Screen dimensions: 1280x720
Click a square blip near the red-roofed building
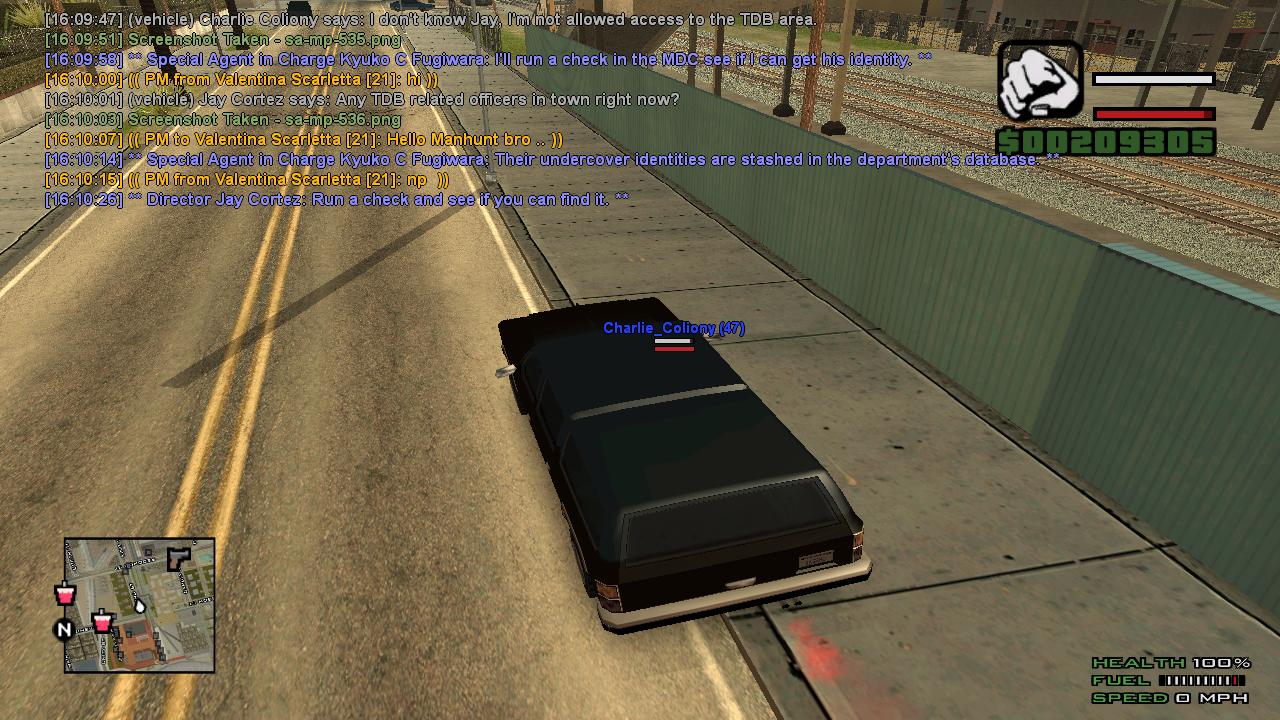[x=129, y=633]
